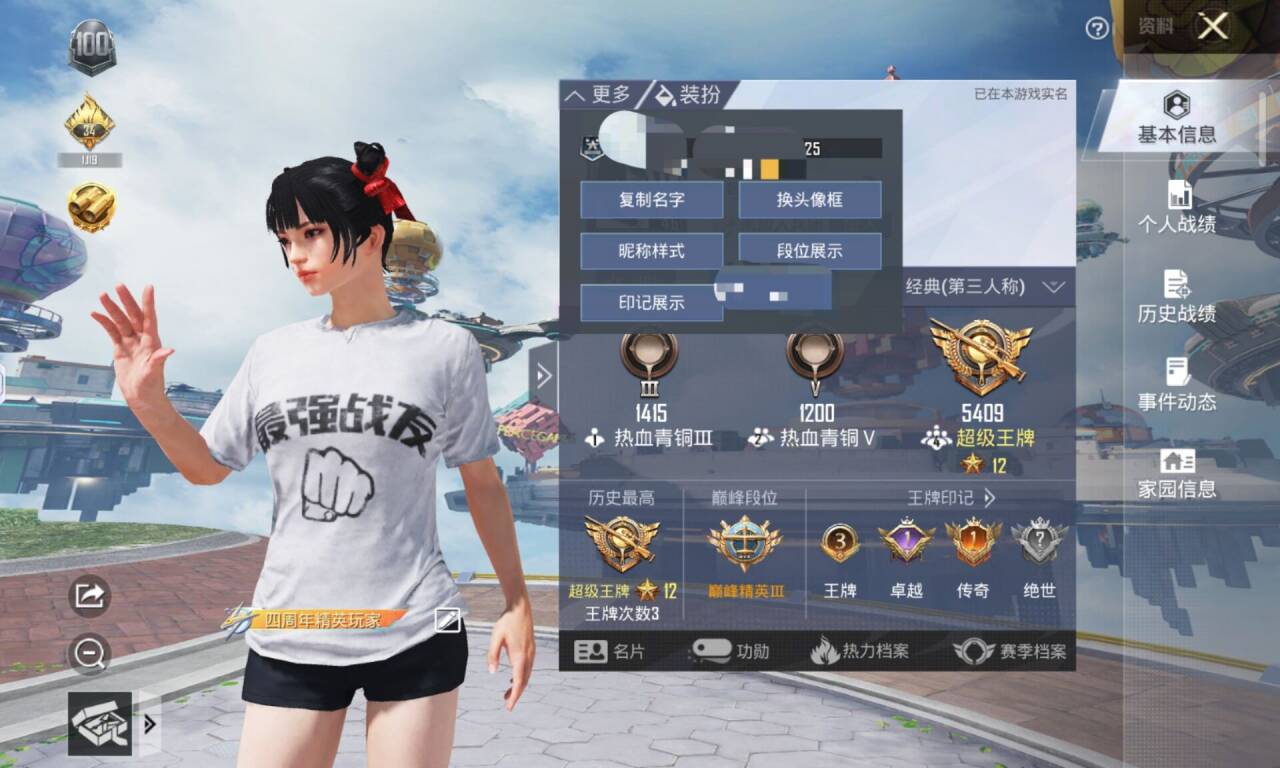The width and height of the screenshot is (1280, 768).
Task: Open the 历史战绩 match history panel
Action: (x=1176, y=297)
